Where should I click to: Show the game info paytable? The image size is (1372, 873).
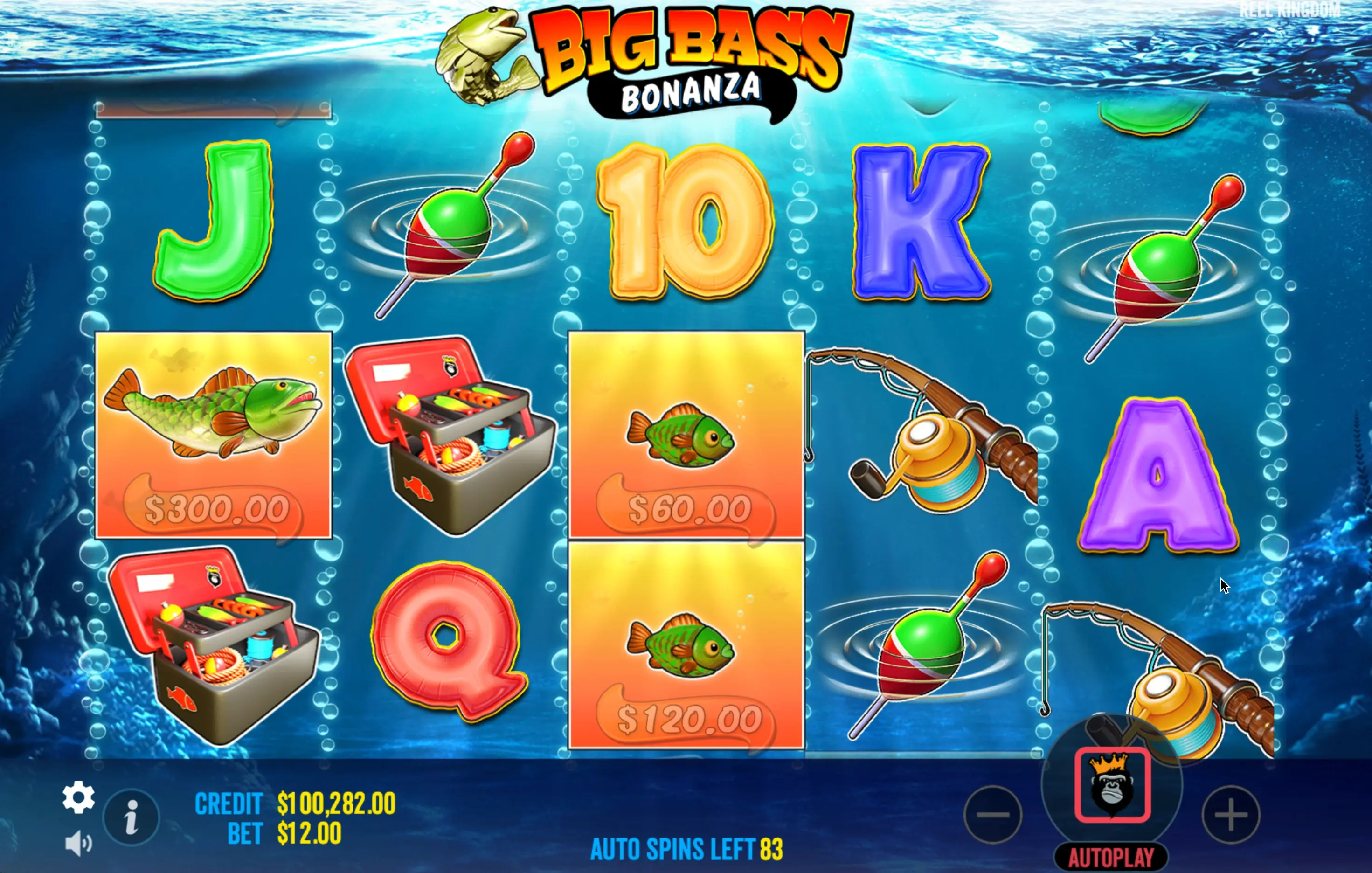132,817
